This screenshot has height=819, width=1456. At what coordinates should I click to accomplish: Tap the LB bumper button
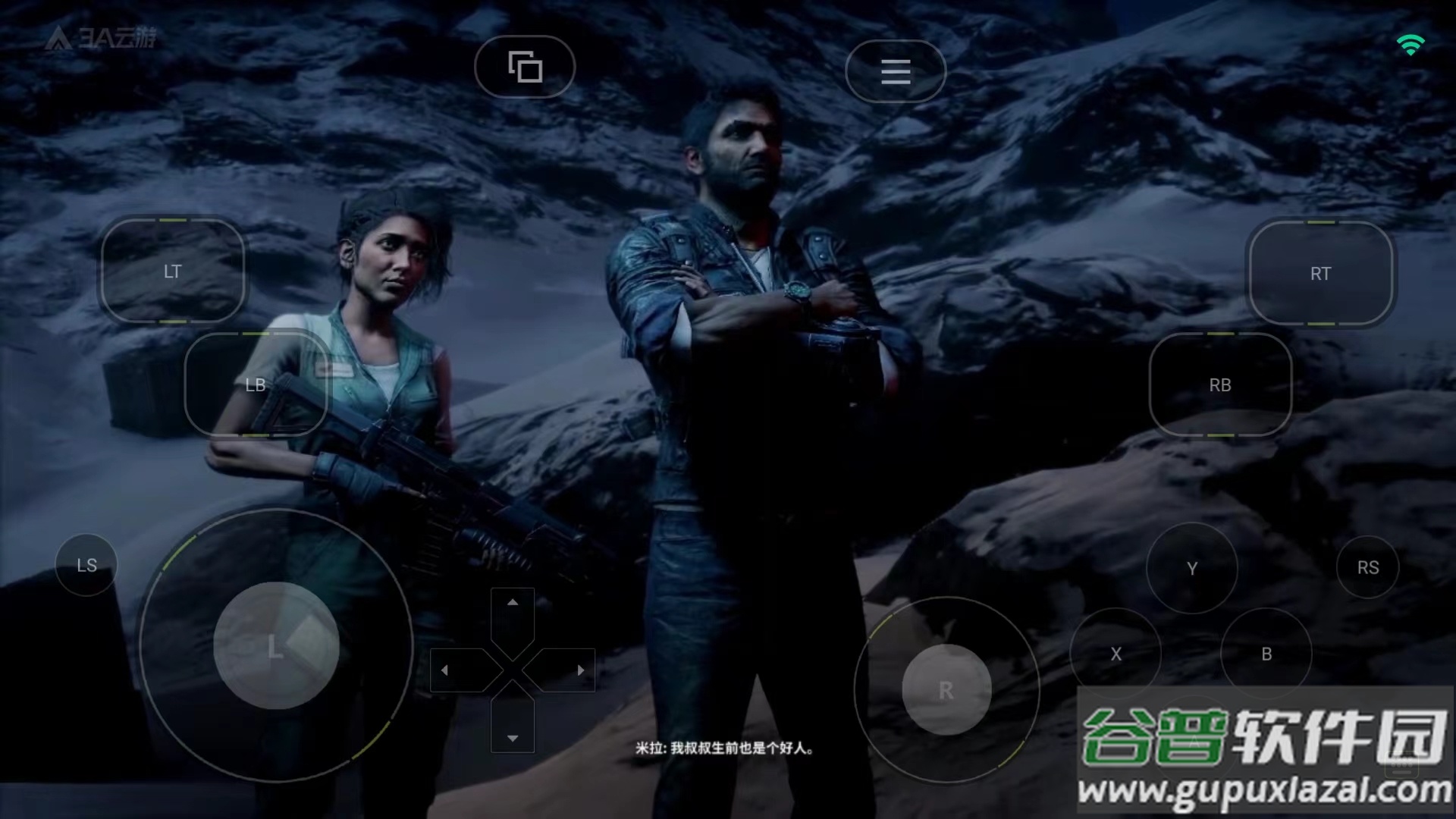[256, 384]
